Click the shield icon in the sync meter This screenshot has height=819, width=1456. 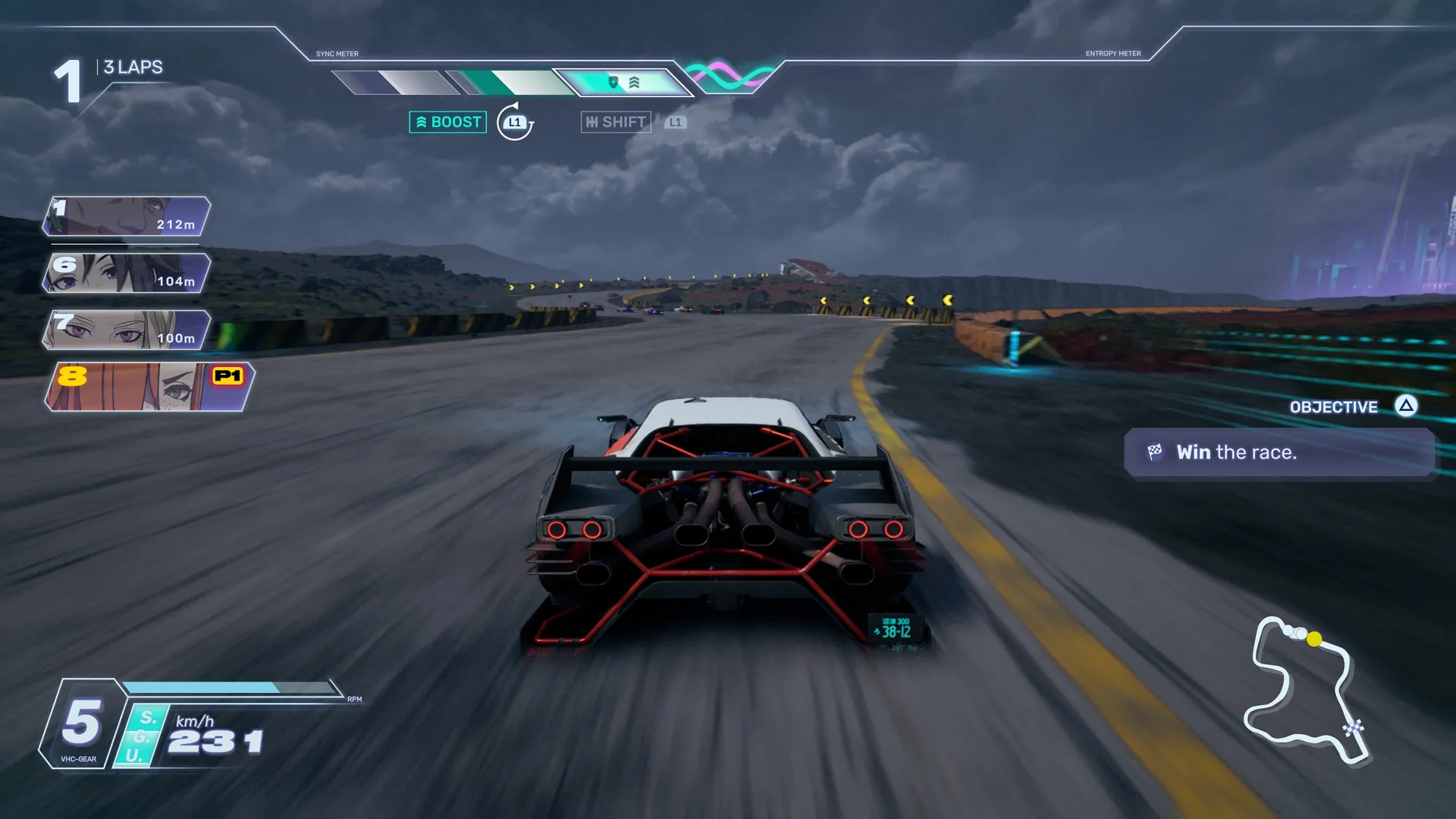pyautogui.click(x=613, y=82)
